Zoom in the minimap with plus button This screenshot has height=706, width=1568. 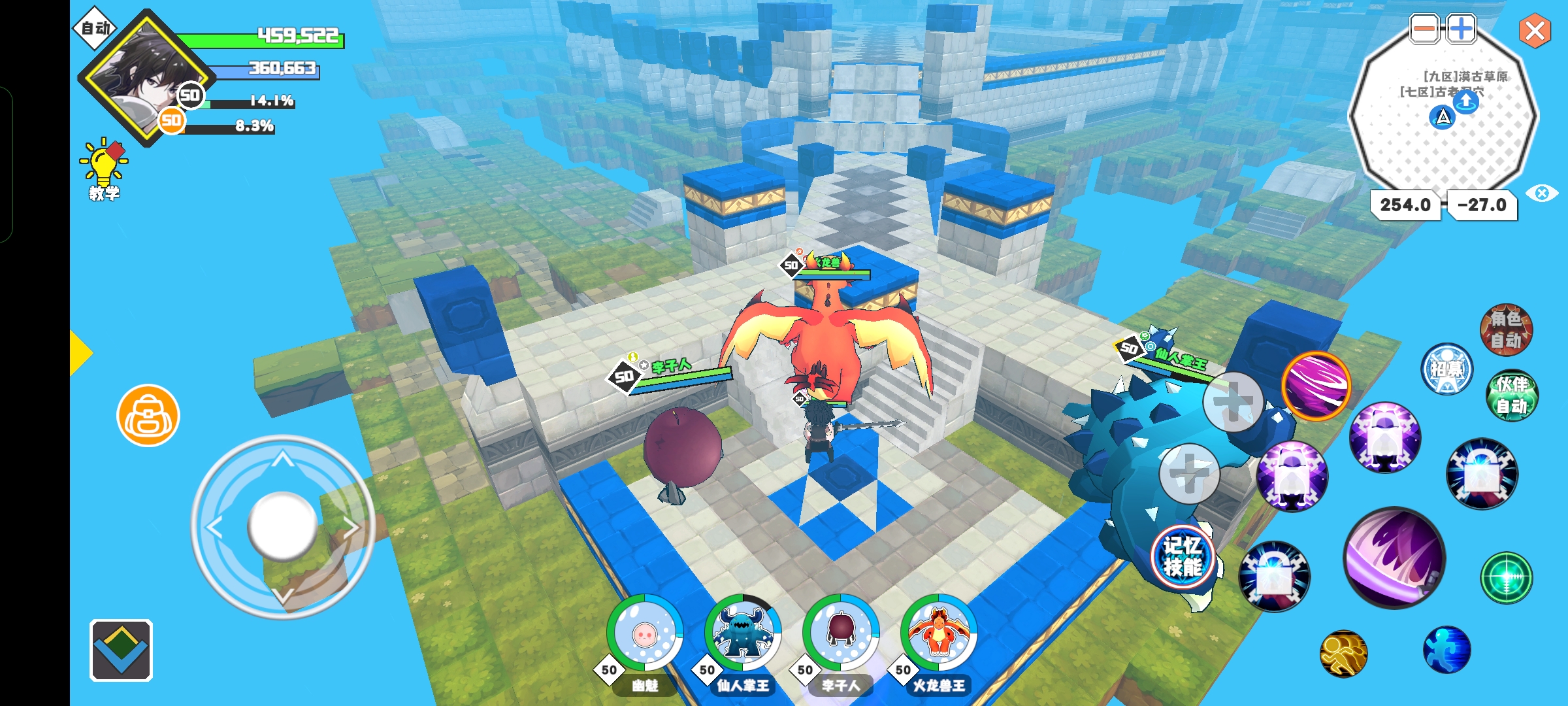coord(1461,29)
